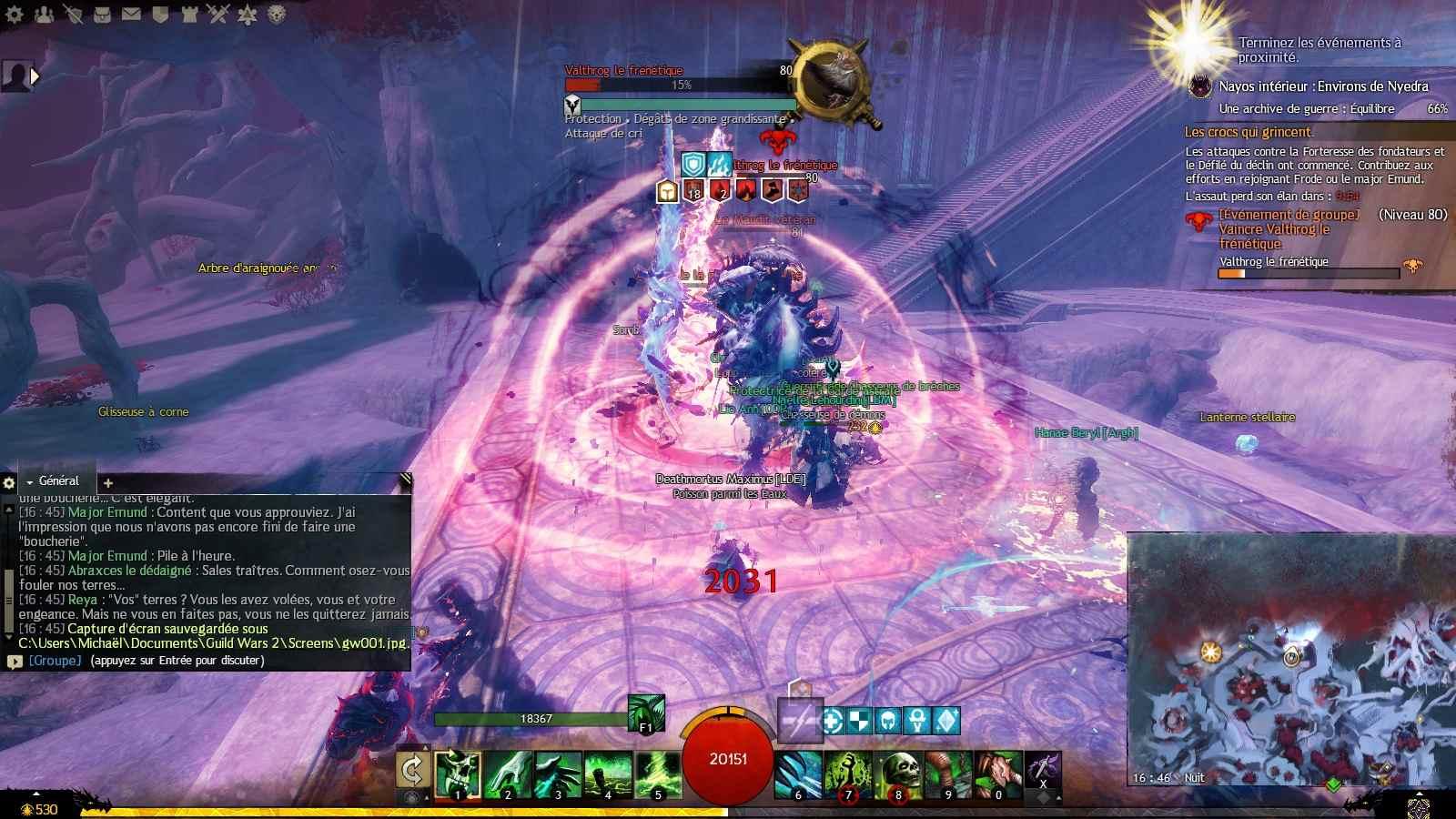Expand the party portrait arrow
Image resolution: width=1456 pixels, height=819 pixels.
click(x=35, y=77)
